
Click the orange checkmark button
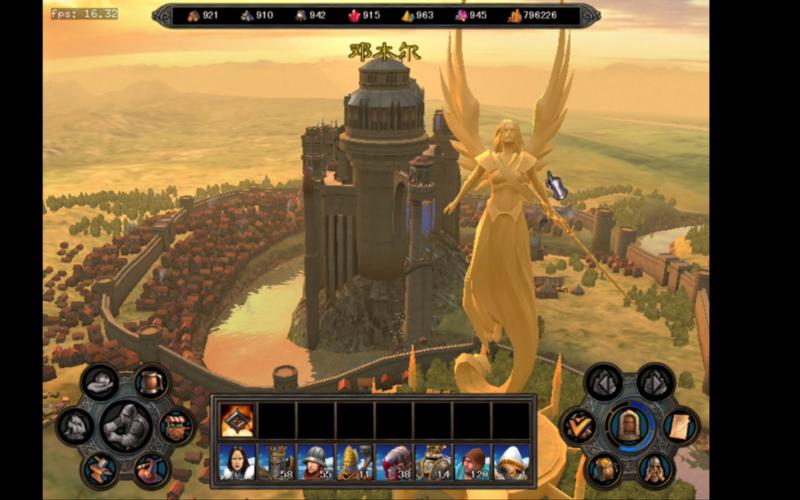pos(578,425)
